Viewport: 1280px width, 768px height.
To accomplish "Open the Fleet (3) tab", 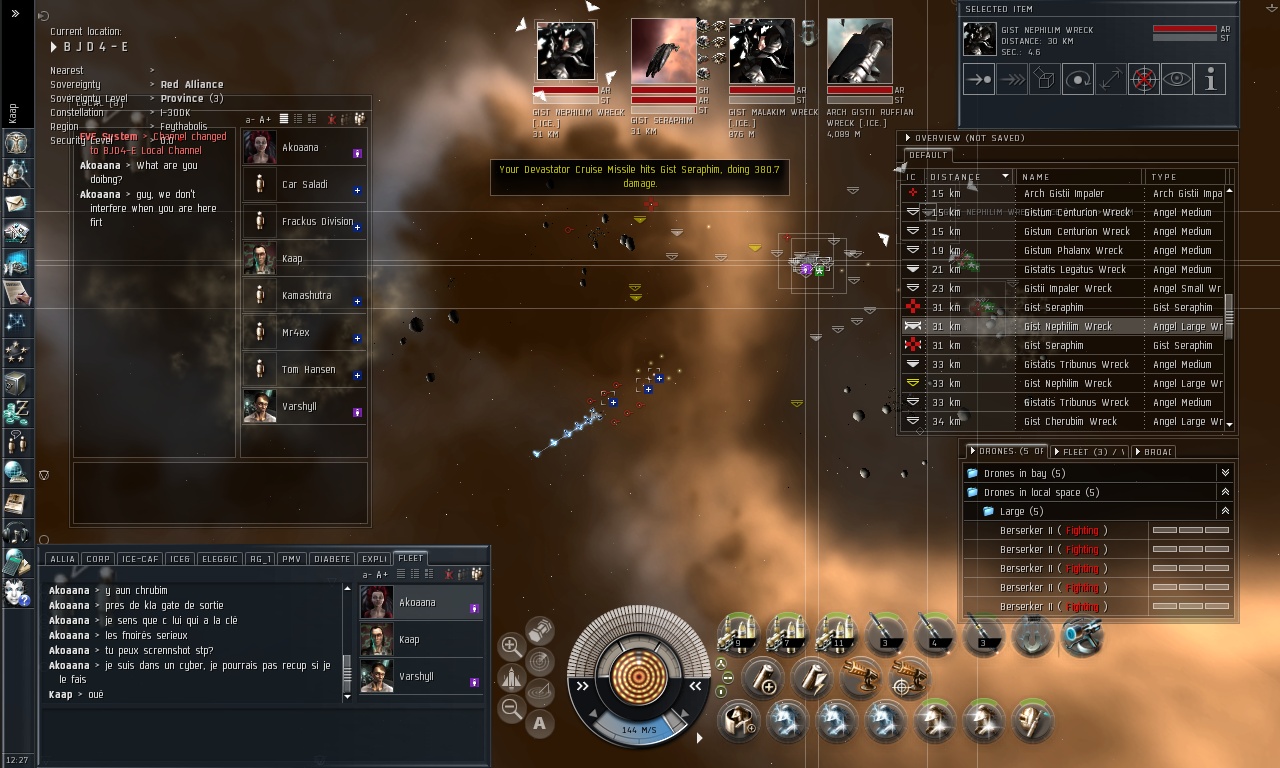I will 1091,452.
